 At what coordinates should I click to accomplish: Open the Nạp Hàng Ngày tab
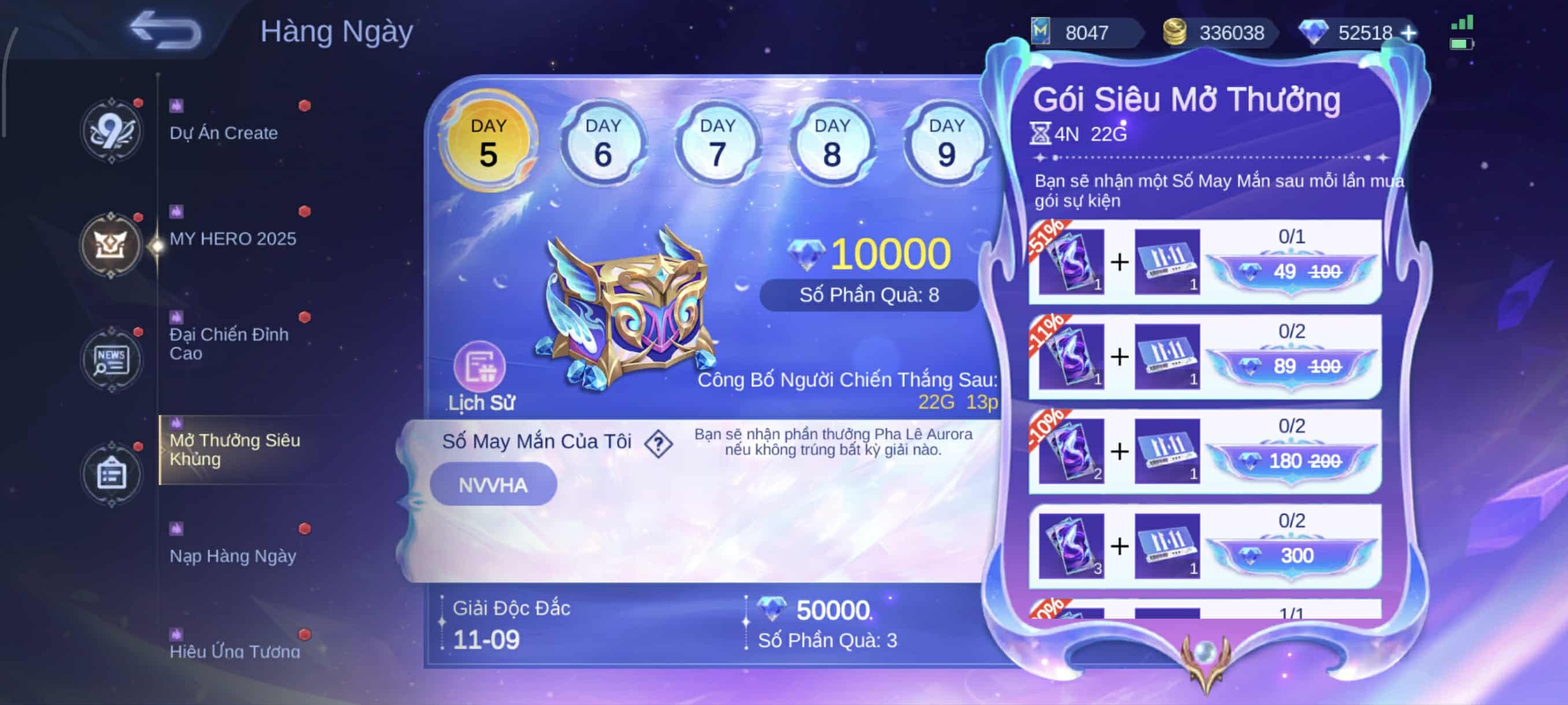click(232, 555)
